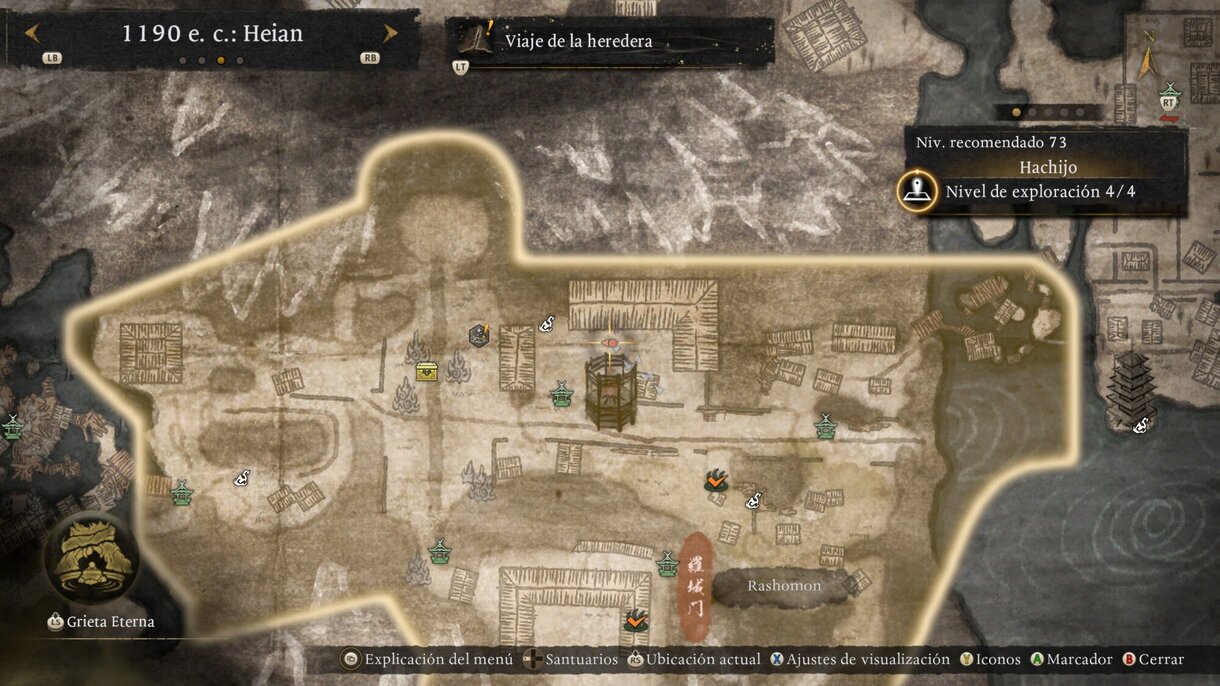The width and height of the screenshot is (1220, 686).
Task: Place a Marcador on the map
Action: (1071, 660)
